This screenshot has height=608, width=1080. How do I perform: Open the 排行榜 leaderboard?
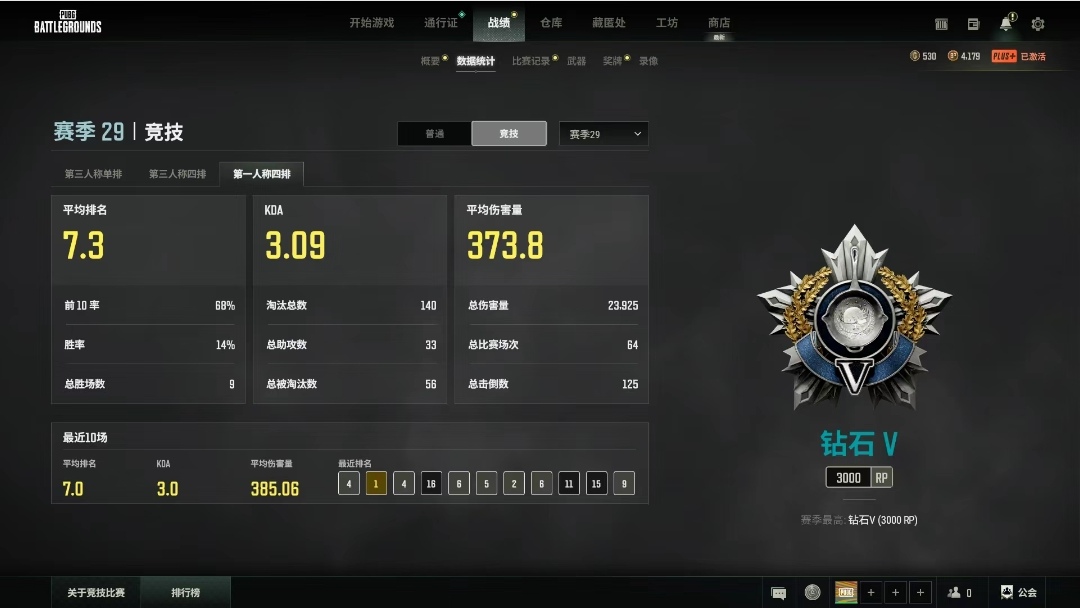185,593
